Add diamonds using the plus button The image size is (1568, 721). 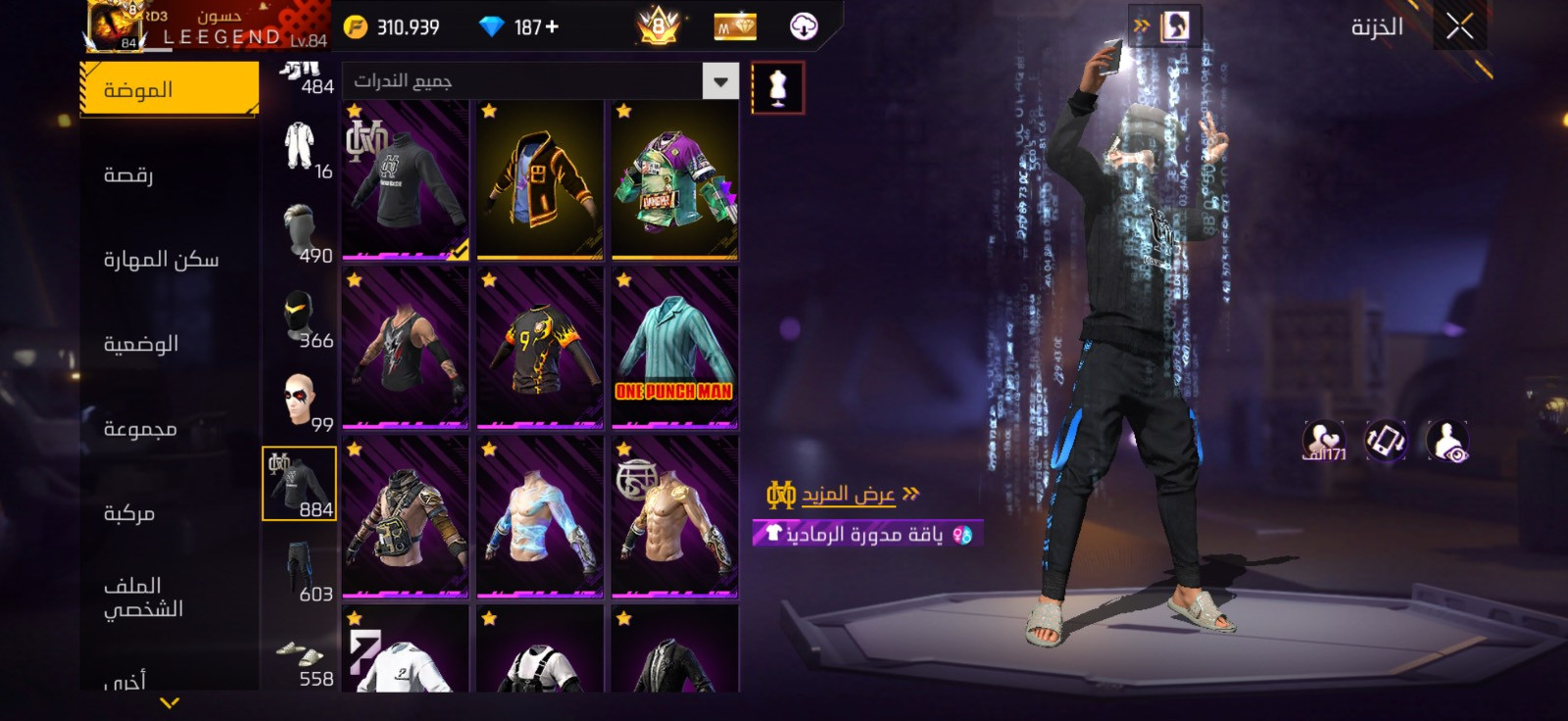pyautogui.click(x=553, y=27)
